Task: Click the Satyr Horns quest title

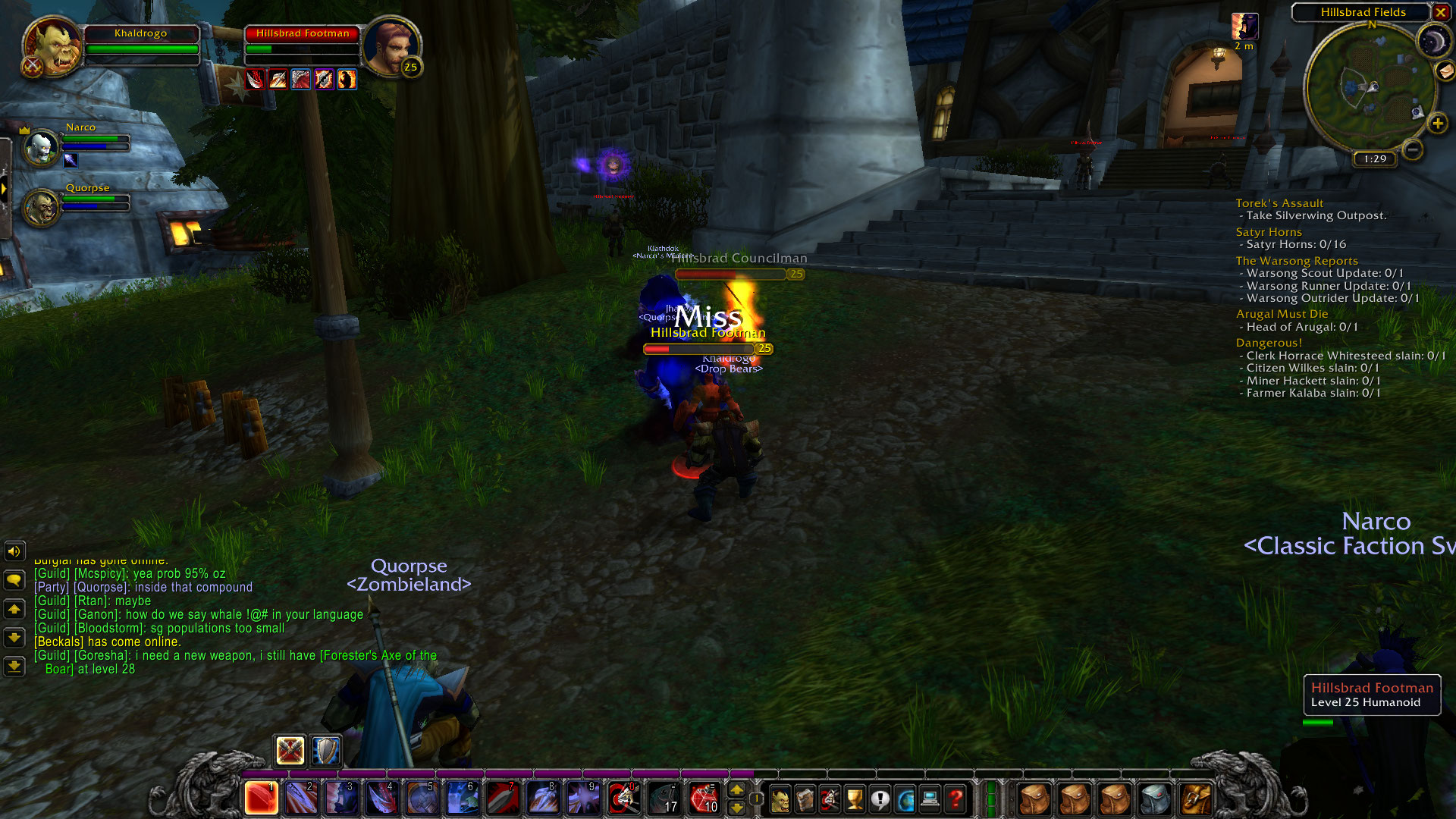Action: coord(1269,231)
